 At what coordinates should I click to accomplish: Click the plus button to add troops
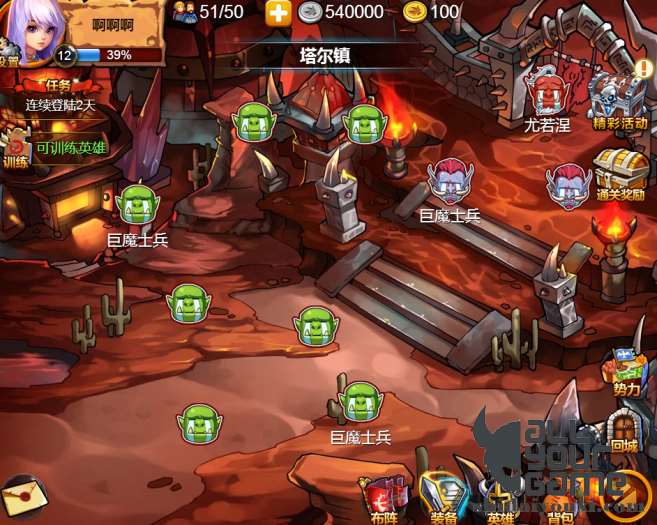(278, 12)
